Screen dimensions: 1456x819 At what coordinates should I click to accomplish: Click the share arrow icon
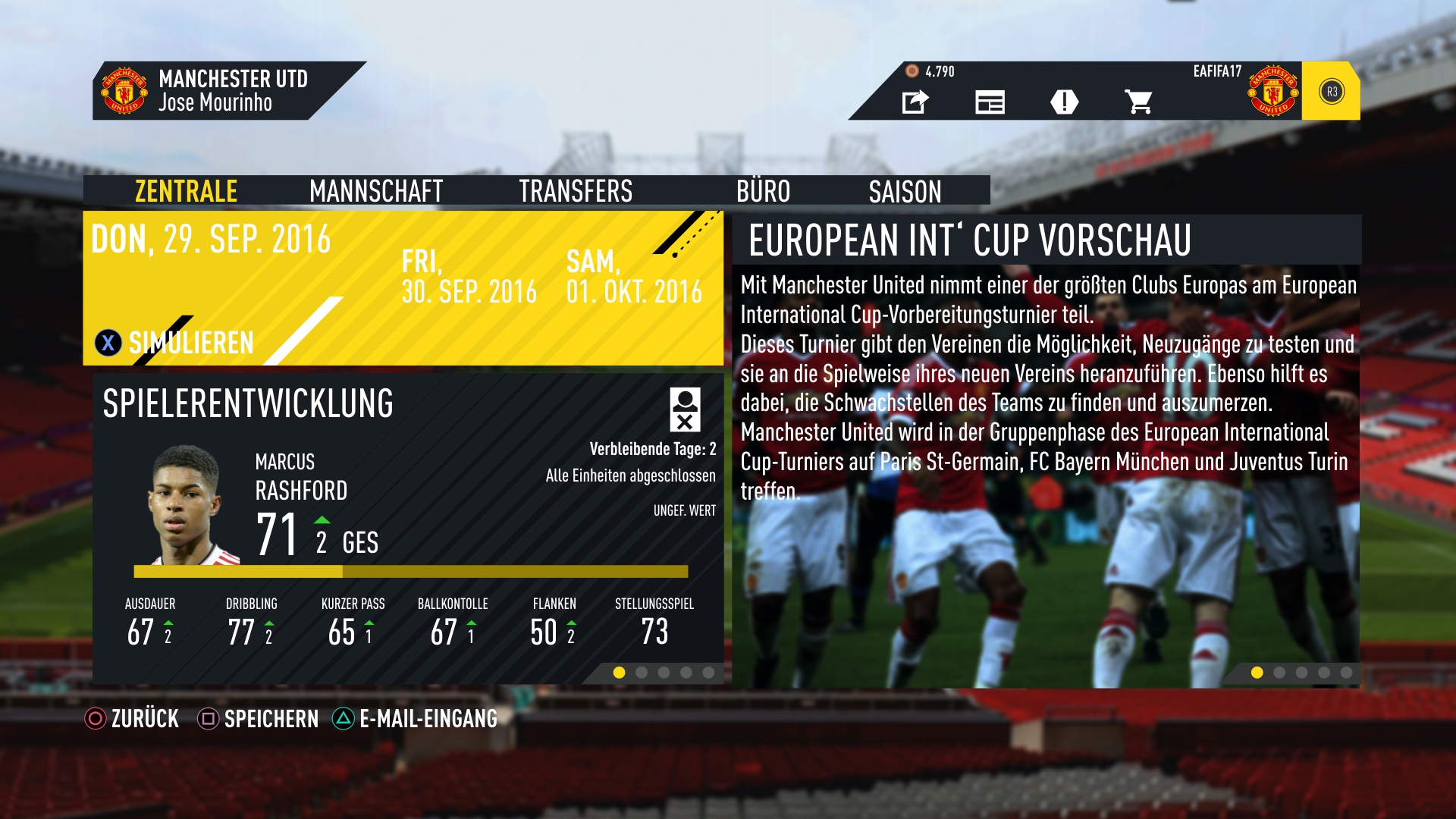[915, 102]
